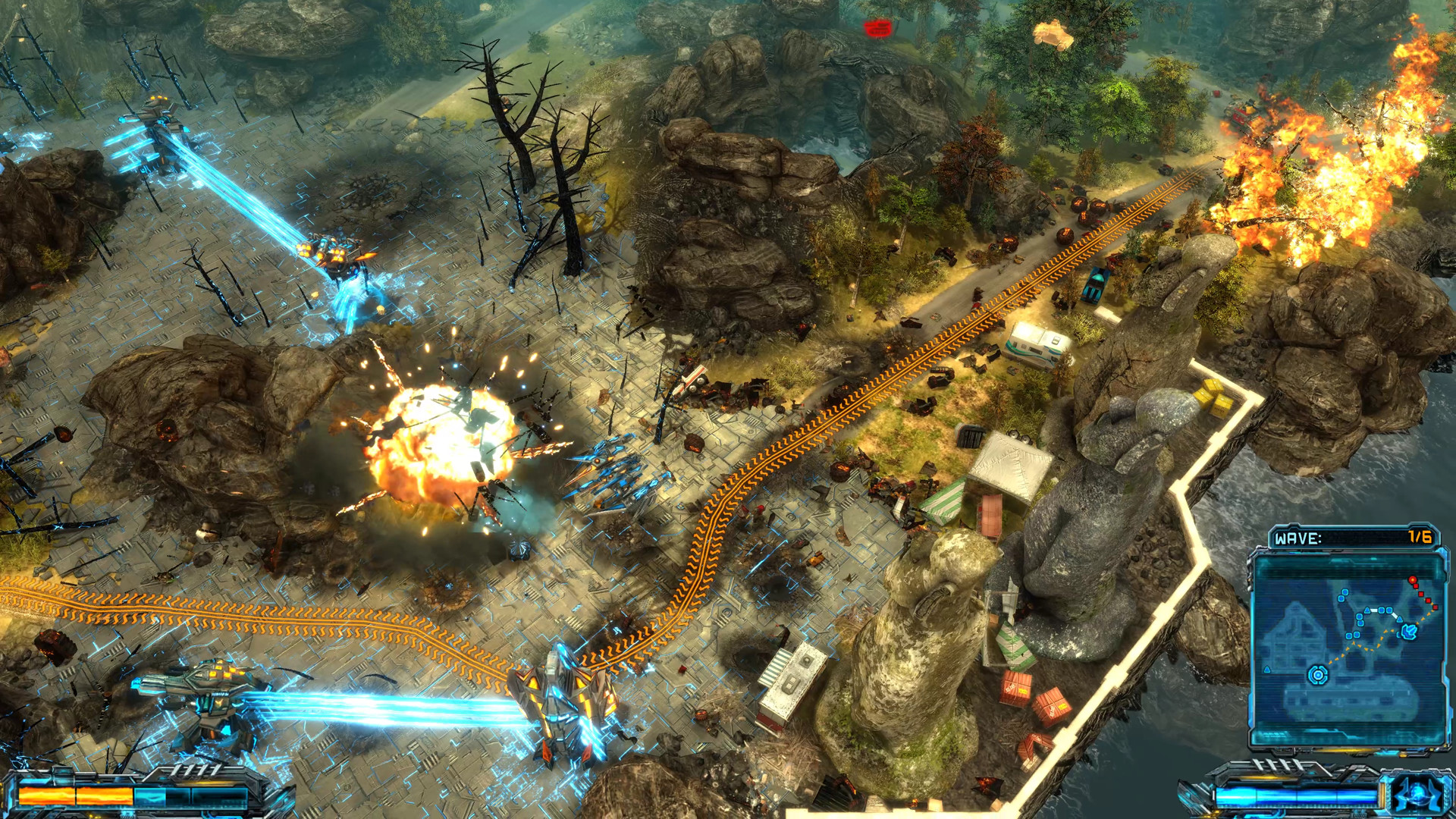
Task: Select a blue tower square icon on the minimap
Action: [x=1345, y=591]
